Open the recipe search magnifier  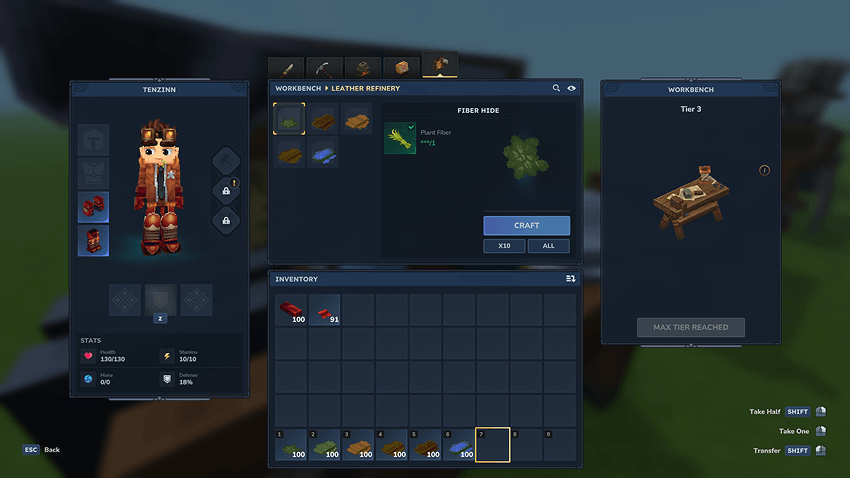click(x=557, y=88)
